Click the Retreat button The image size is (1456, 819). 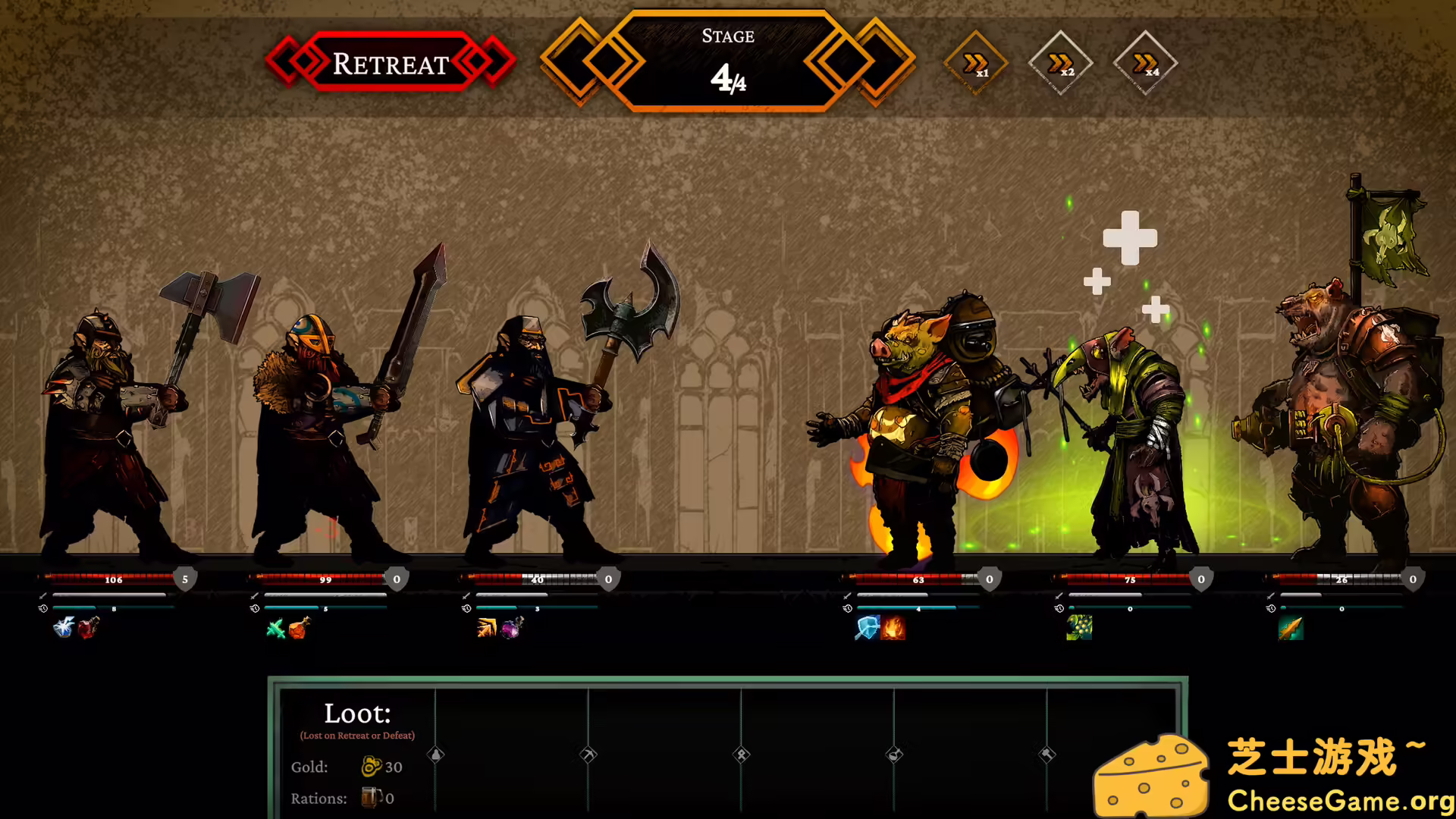point(391,64)
